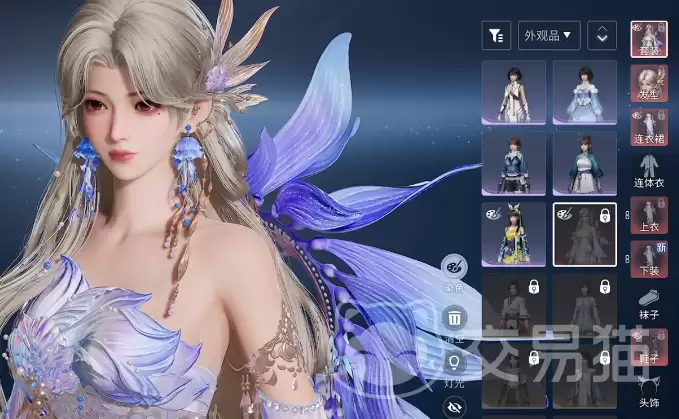The height and width of the screenshot is (419, 679).
Task: Select the white sleeveless outfit thumbnail
Action: [x=514, y=92]
